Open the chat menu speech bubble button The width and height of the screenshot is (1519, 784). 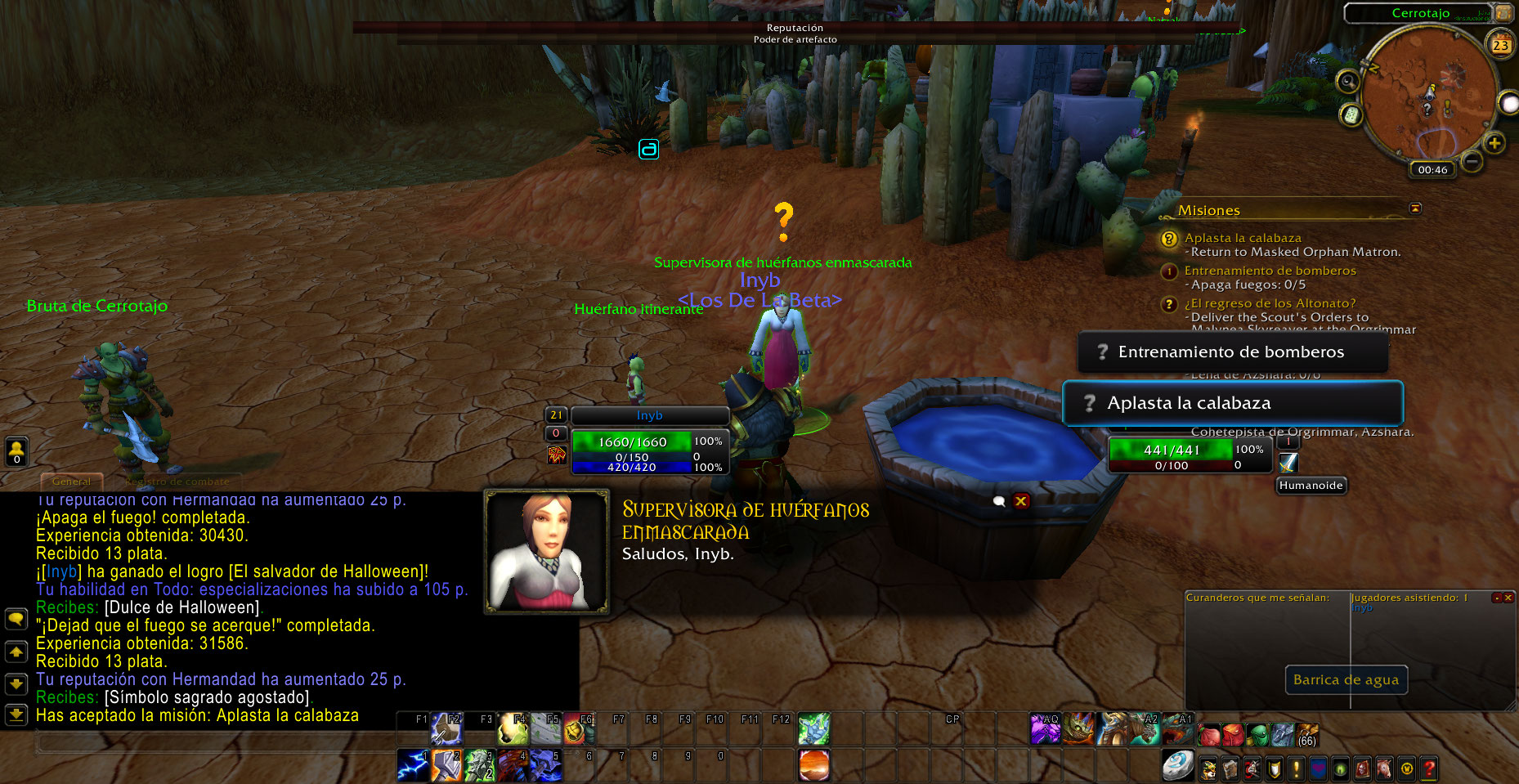pyautogui.click(x=16, y=619)
